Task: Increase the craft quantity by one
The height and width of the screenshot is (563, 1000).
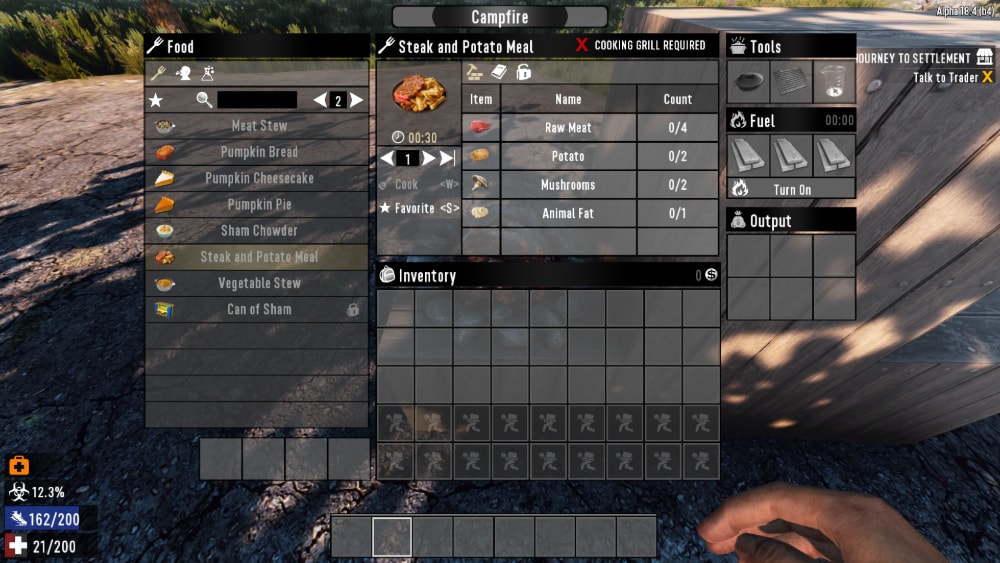Action: tap(428, 158)
